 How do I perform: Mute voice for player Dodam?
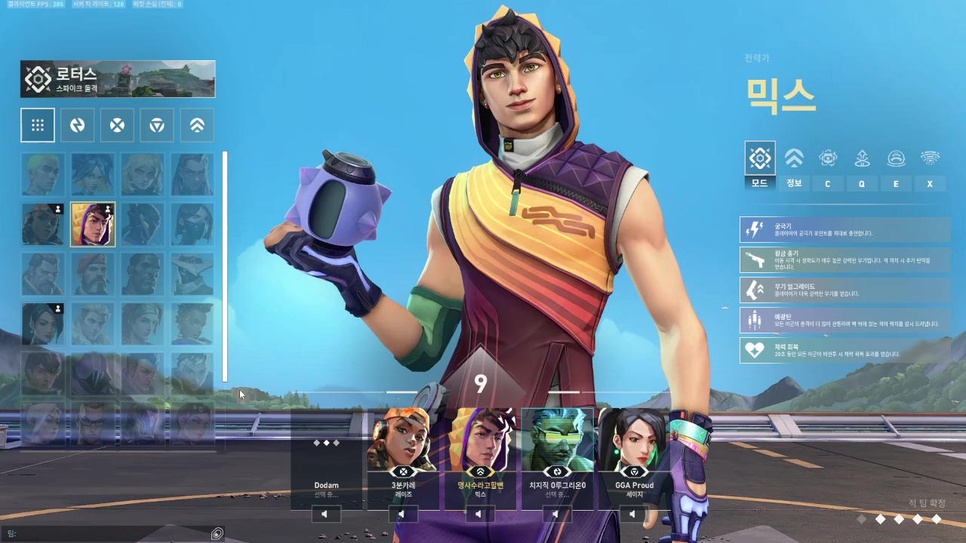(x=325, y=514)
